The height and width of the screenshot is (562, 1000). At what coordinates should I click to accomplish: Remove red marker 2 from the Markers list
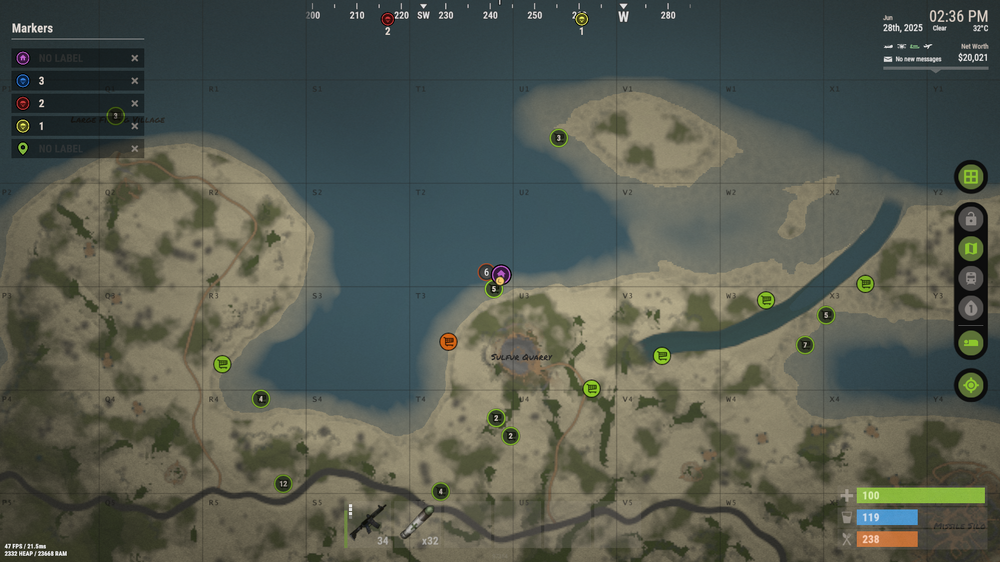(135, 103)
